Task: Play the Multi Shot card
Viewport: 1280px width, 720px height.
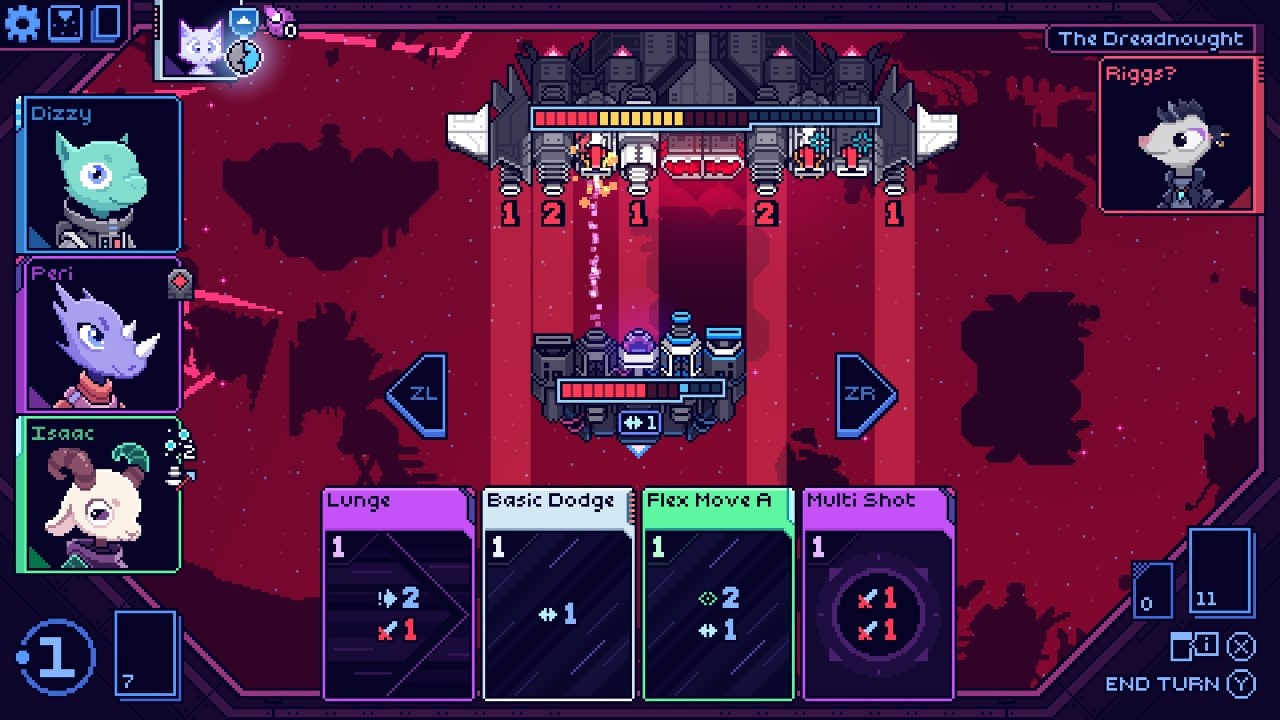Action: pos(877,595)
